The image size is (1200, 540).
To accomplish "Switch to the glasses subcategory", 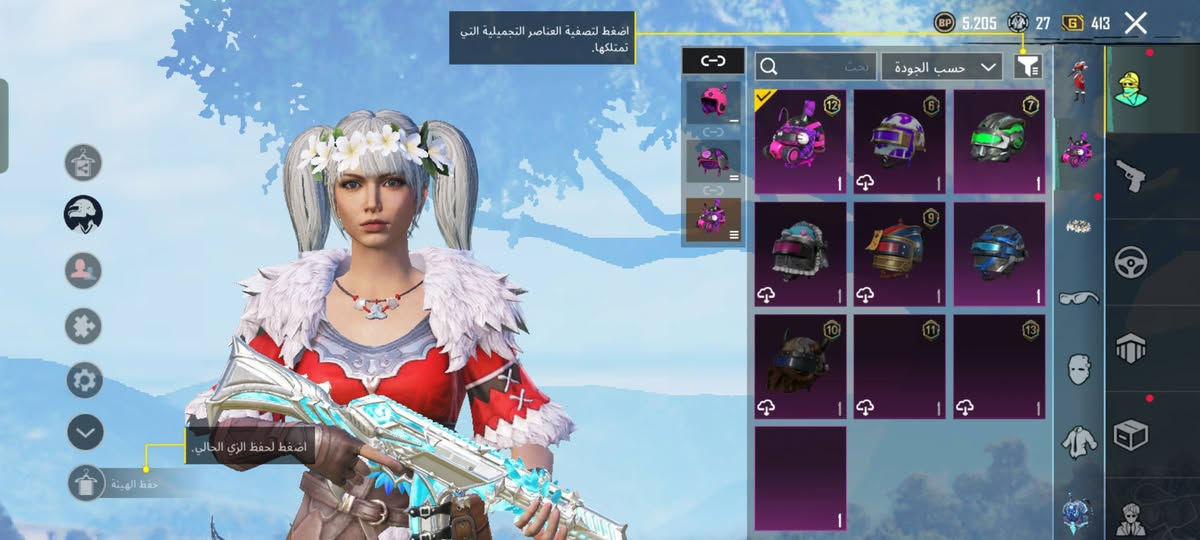I will pyautogui.click(x=1080, y=297).
